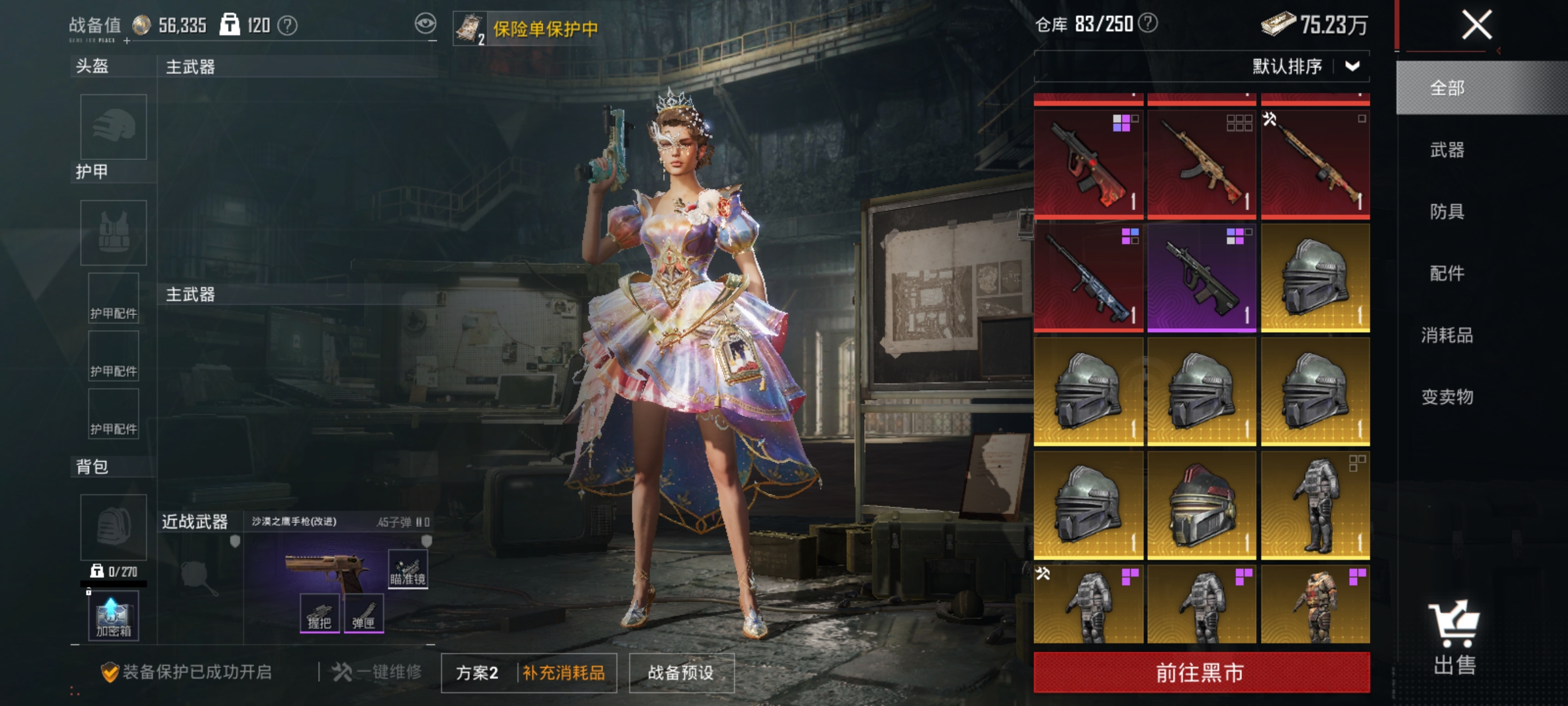Viewport: 1568px width, 706px height.
Task: Go to the black market 前往黑市
Action: click(x=1201, y=672)
